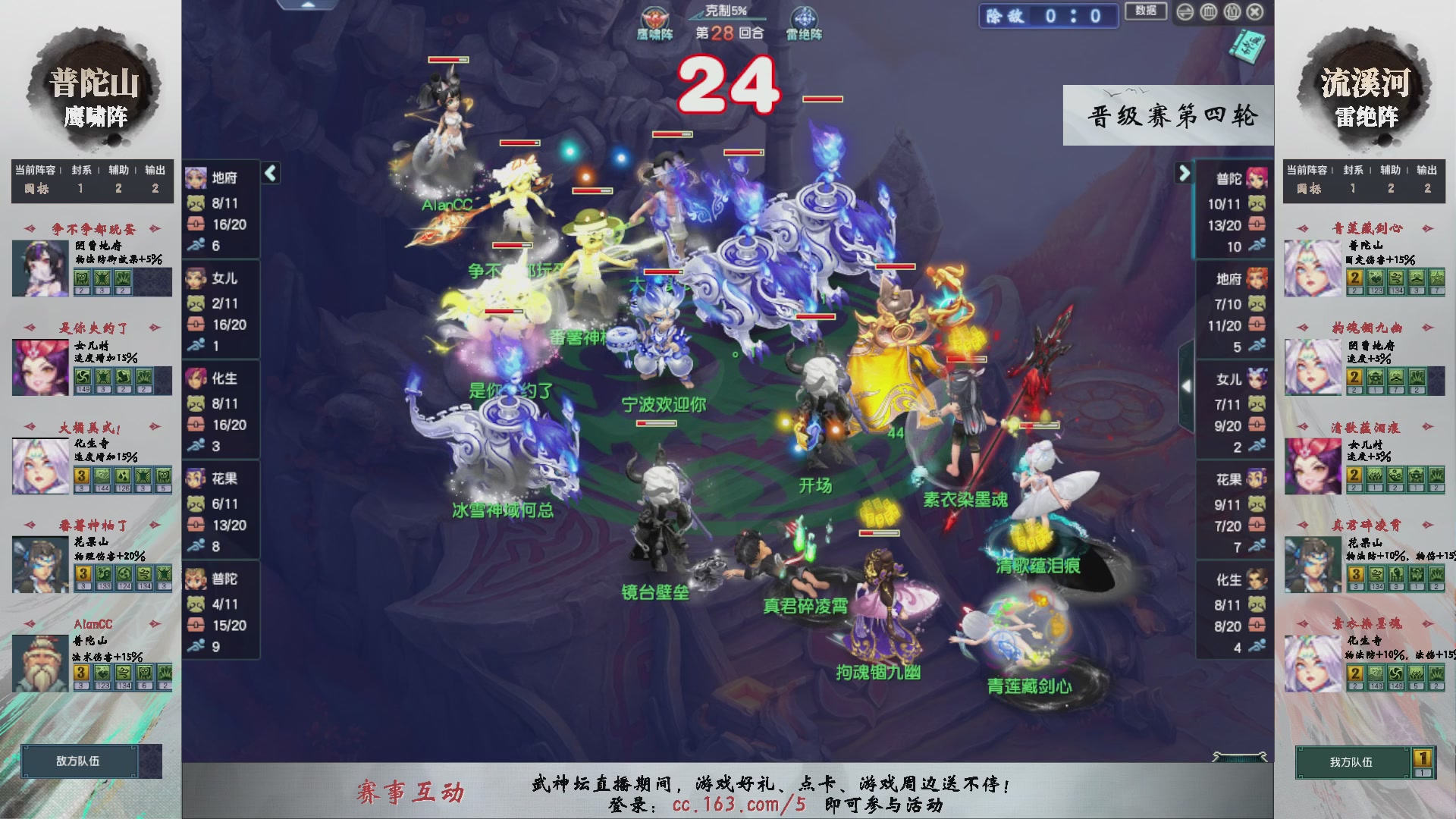Image resolution: width=1456 pixels, height=819 pixels.
Task: Click the speed runner icon beside 地府
Action: (x=196, y=244)
